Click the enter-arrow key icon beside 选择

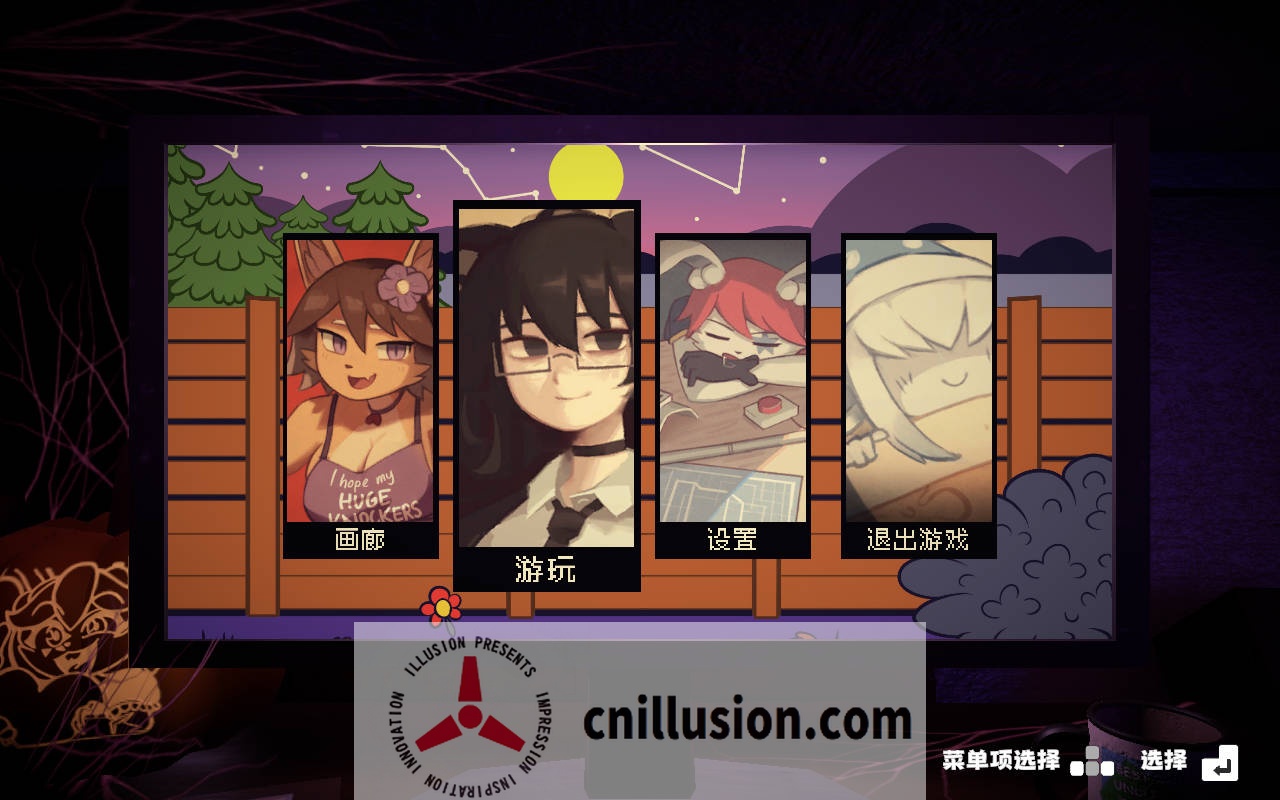pos(1221,763)
